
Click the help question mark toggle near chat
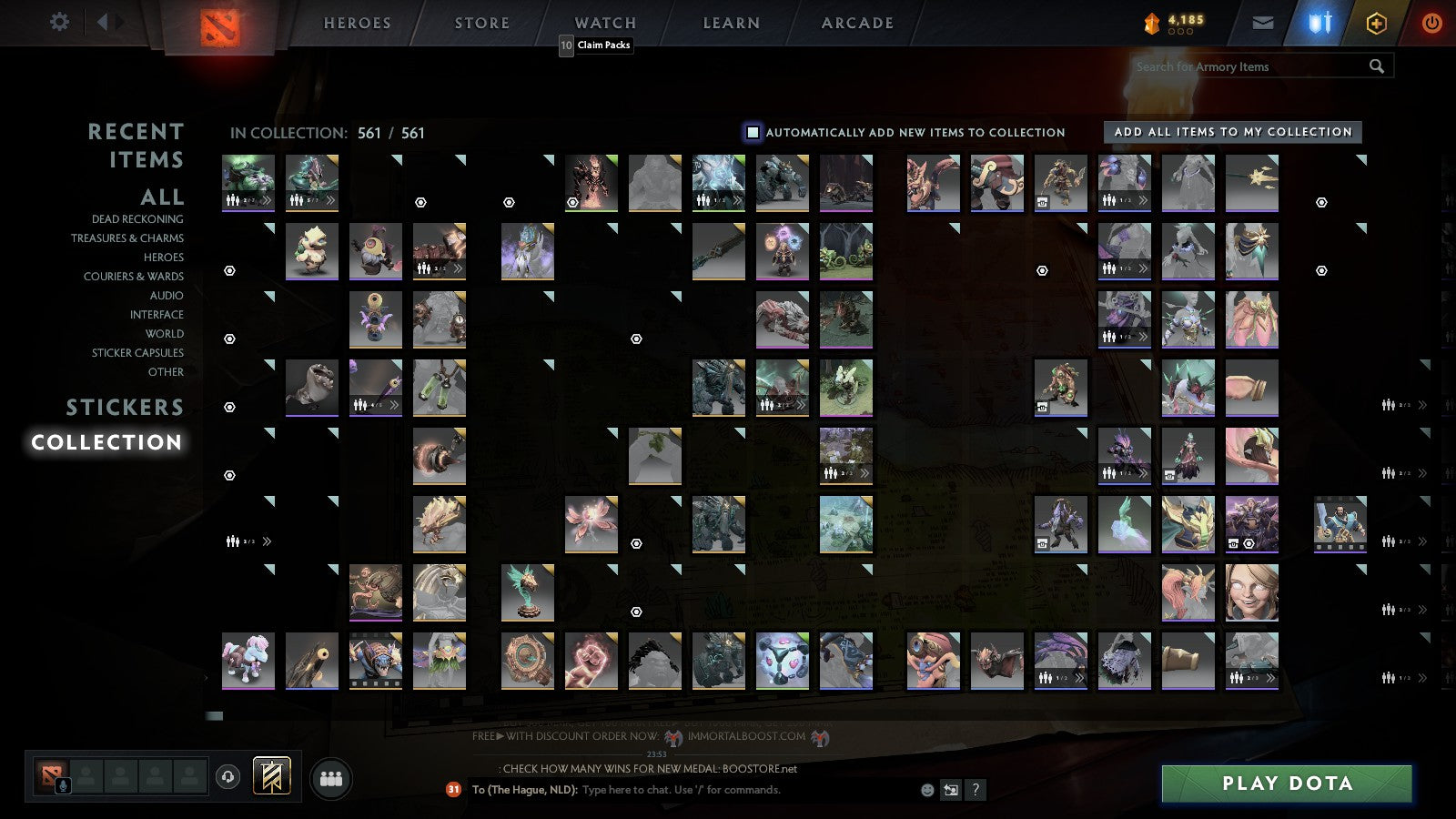976,790
